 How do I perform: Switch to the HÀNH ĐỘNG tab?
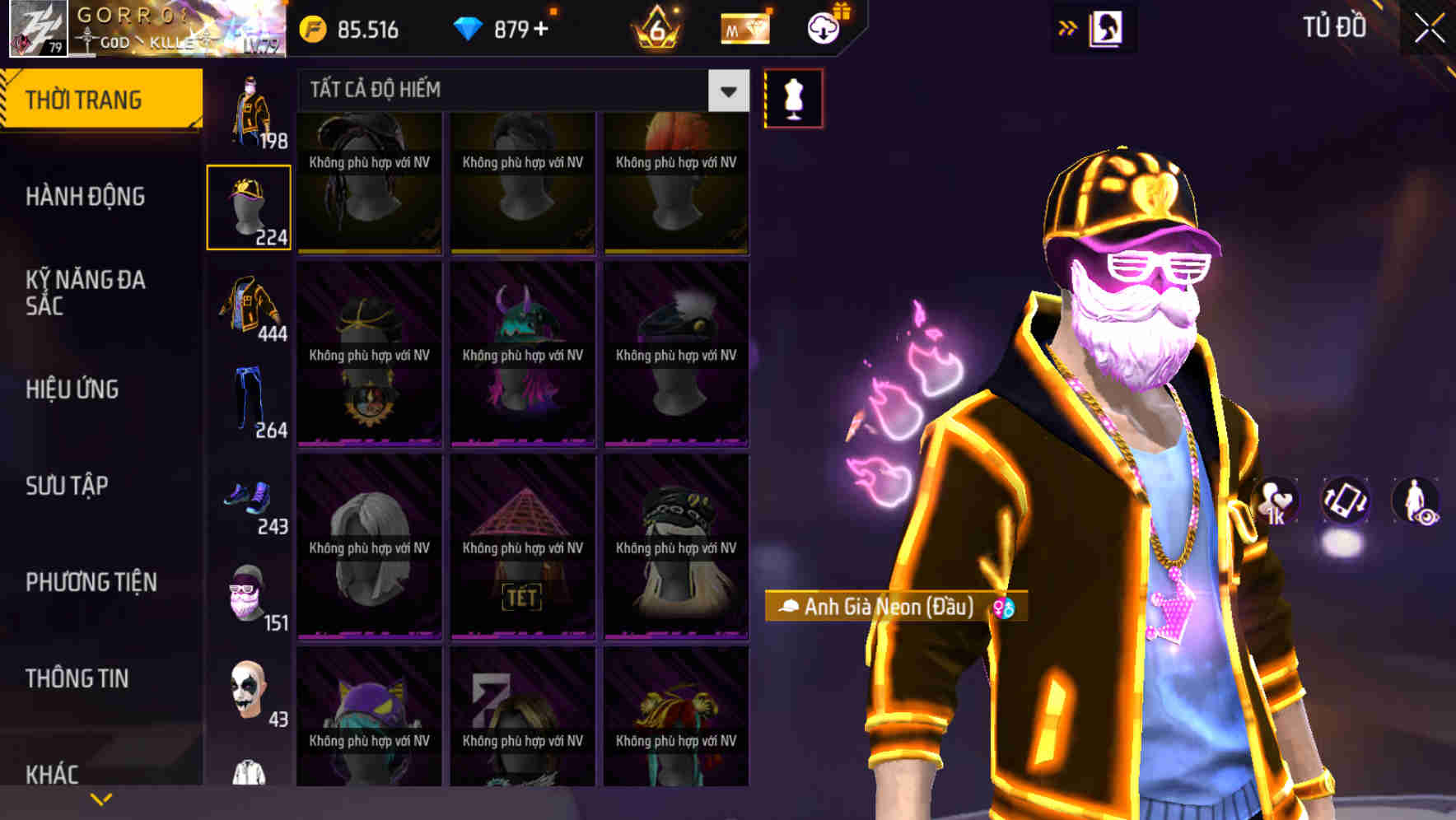coord(85,198)
